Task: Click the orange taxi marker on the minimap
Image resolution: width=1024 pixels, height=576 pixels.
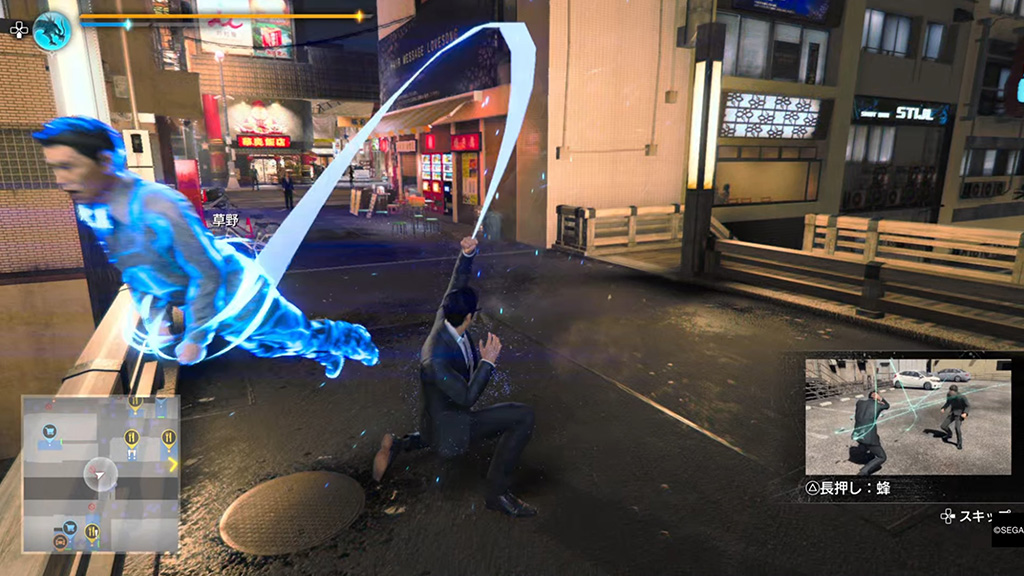Action: (x=60, y=542)
